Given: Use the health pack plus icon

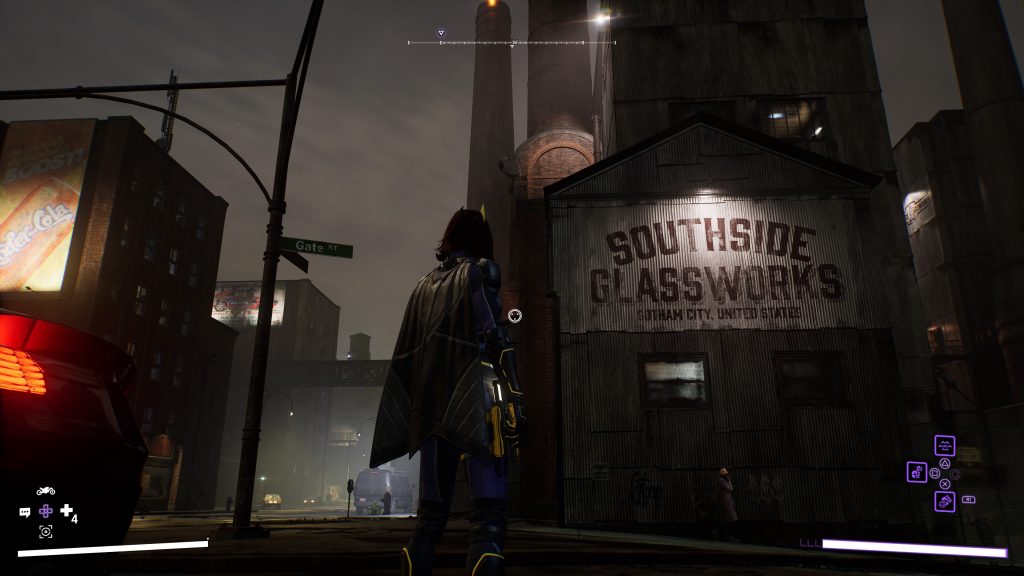Looking at the screenshot, I should [x=66, y=510].
